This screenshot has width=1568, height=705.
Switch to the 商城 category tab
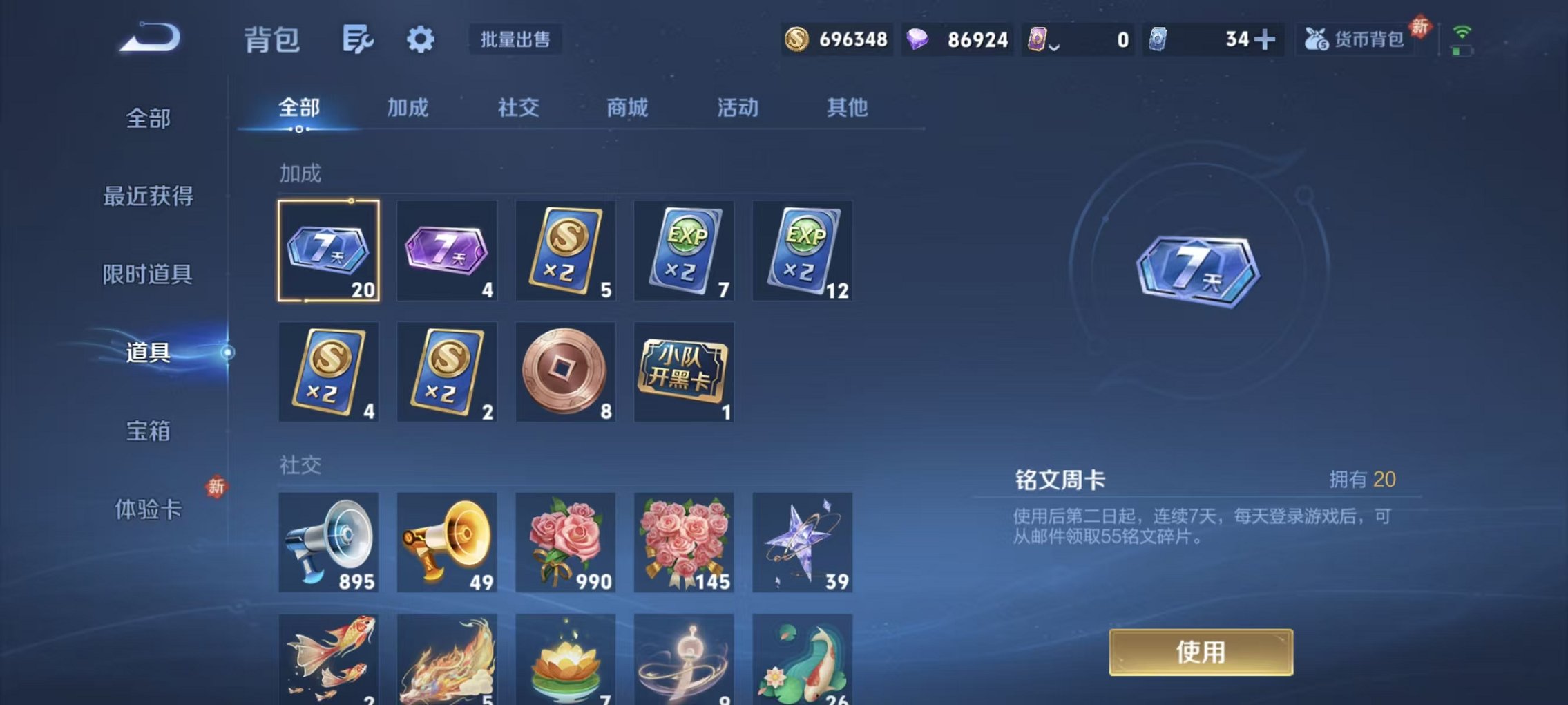627,108
